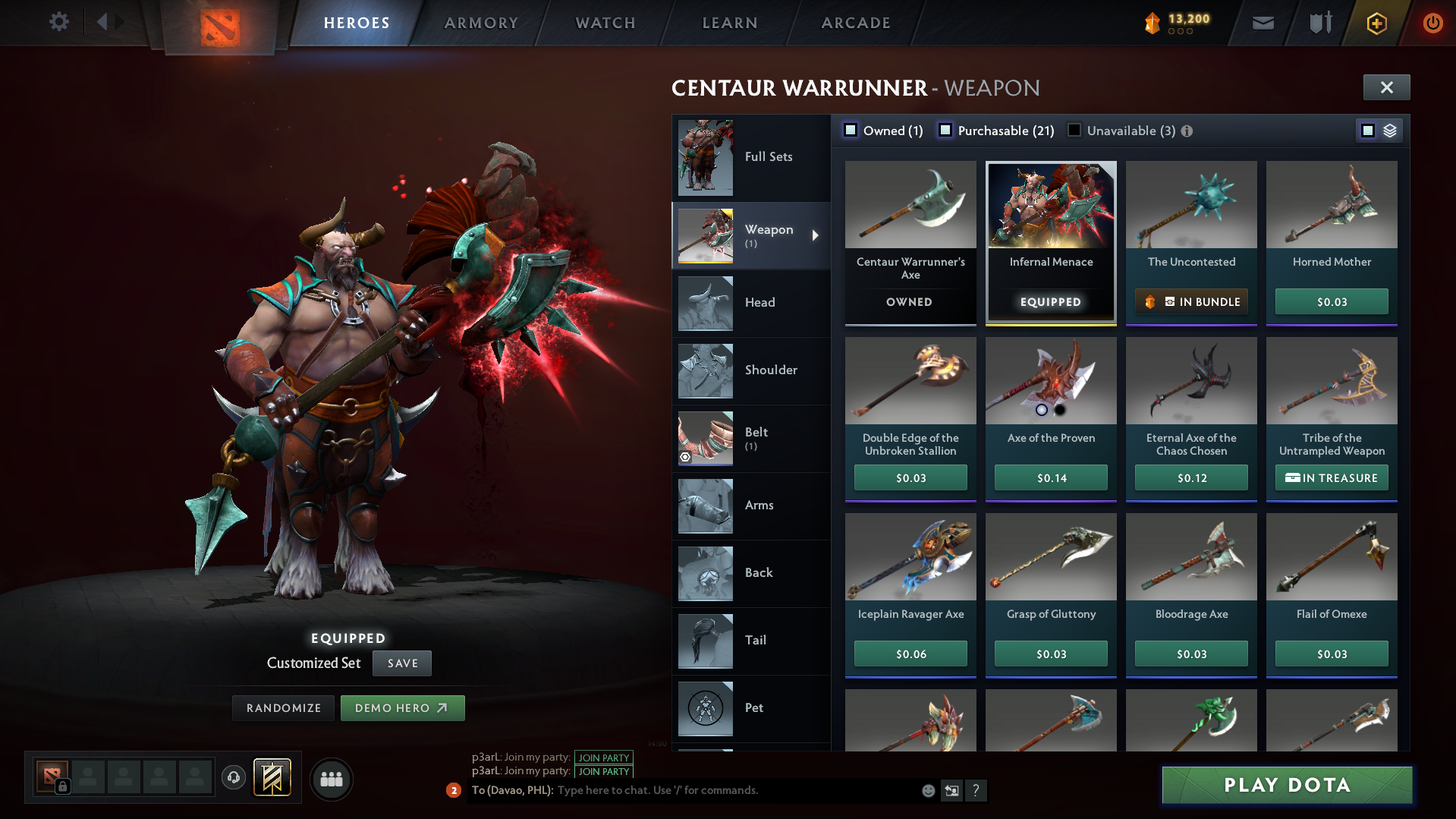Open the friends list icon bottom left
The image size is (1456, 819).
click(x=331, y=778)
